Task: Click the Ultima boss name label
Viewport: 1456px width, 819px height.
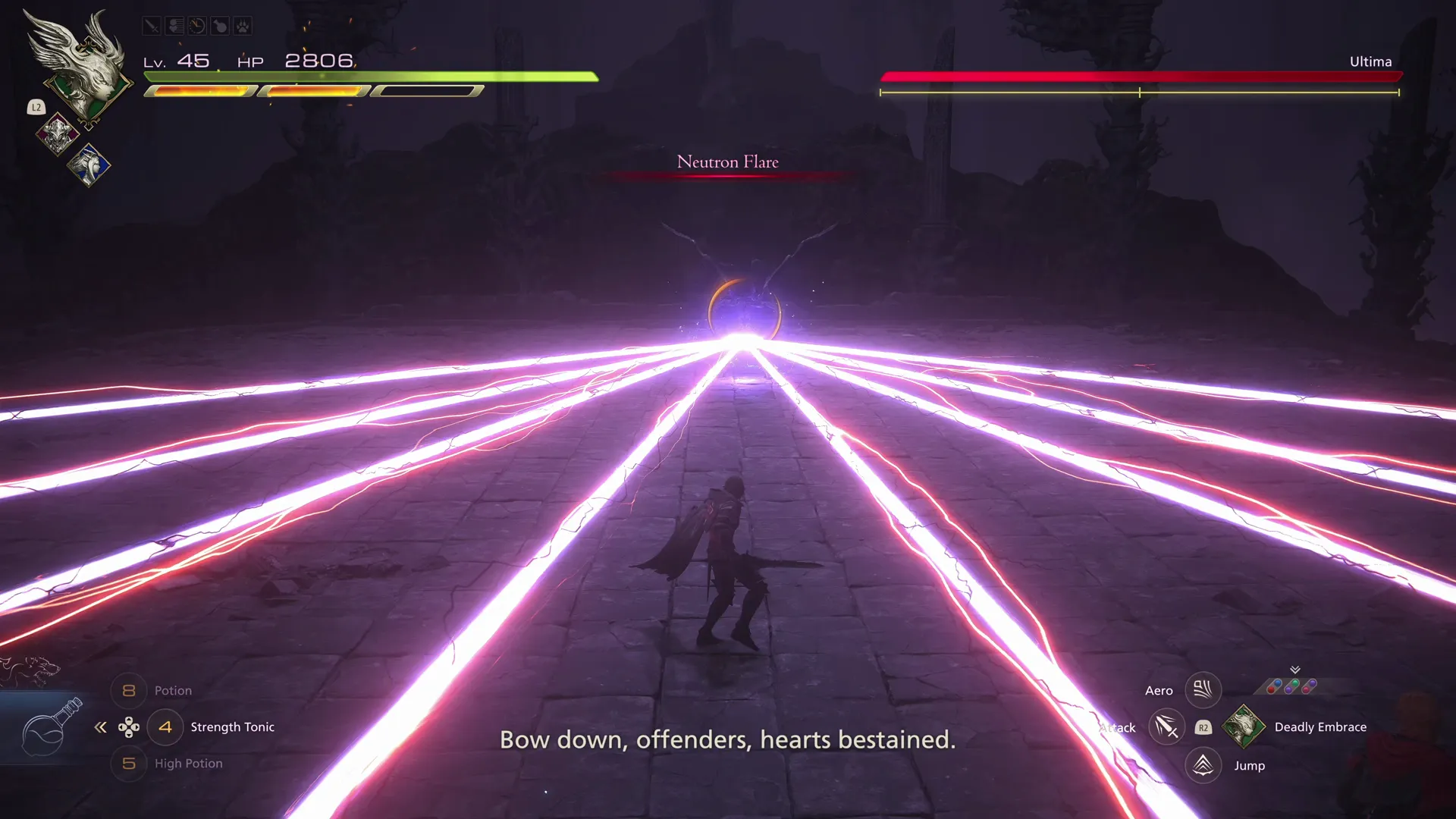Action: coord(1370,61)
